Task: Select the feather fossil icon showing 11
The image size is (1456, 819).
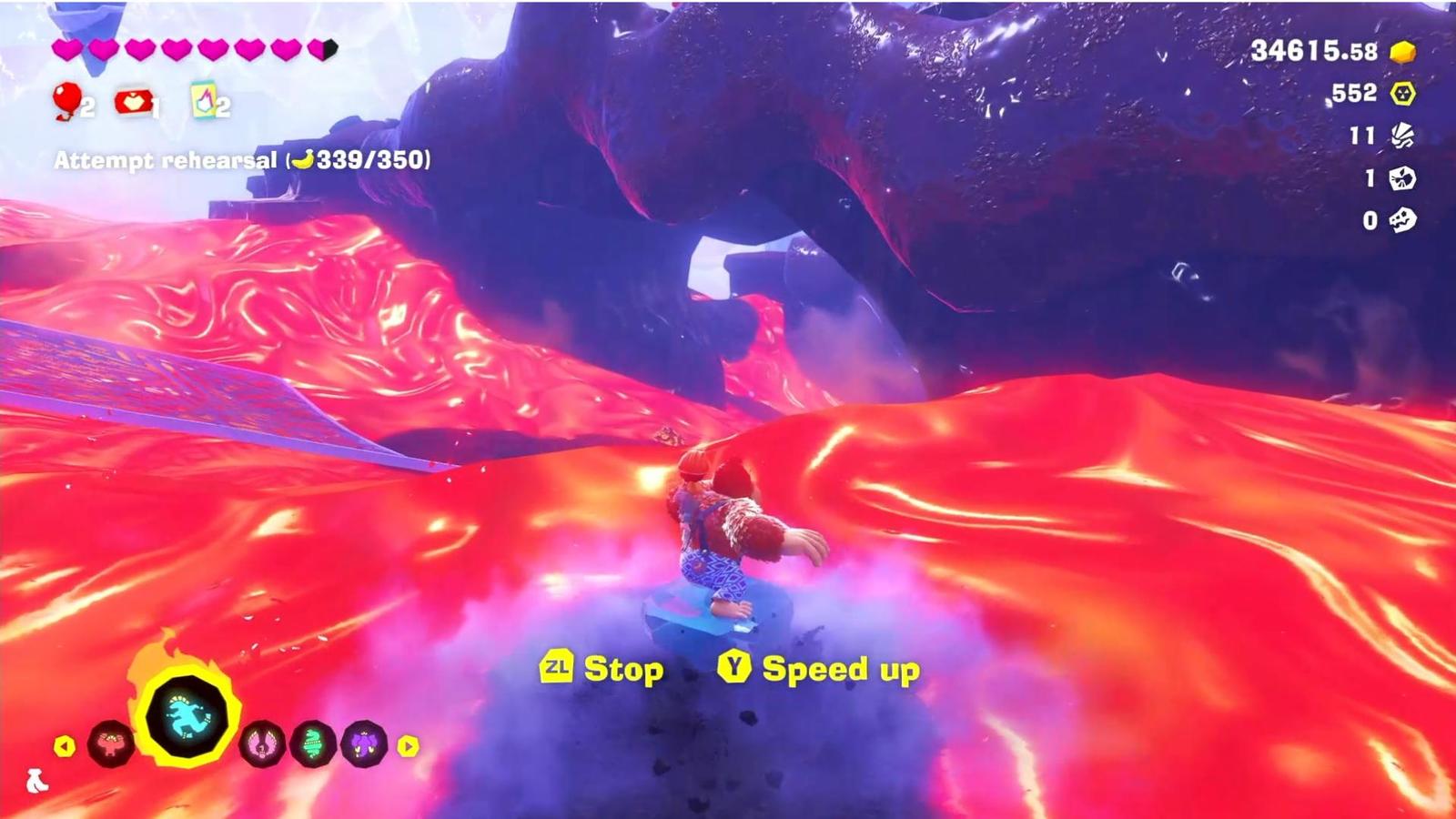Action: pos(1401,136)
